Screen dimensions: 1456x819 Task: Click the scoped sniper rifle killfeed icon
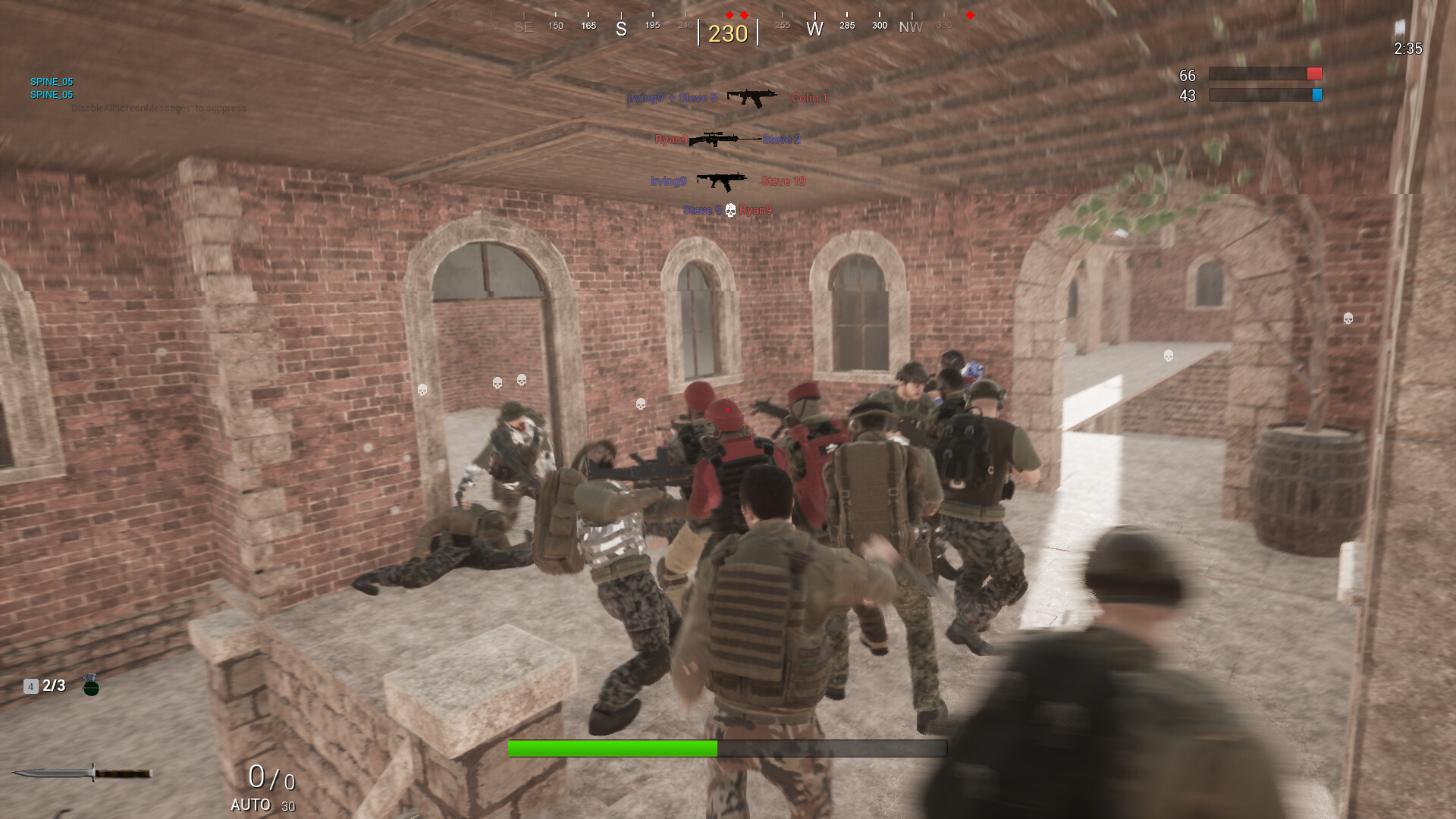(717, 139)
